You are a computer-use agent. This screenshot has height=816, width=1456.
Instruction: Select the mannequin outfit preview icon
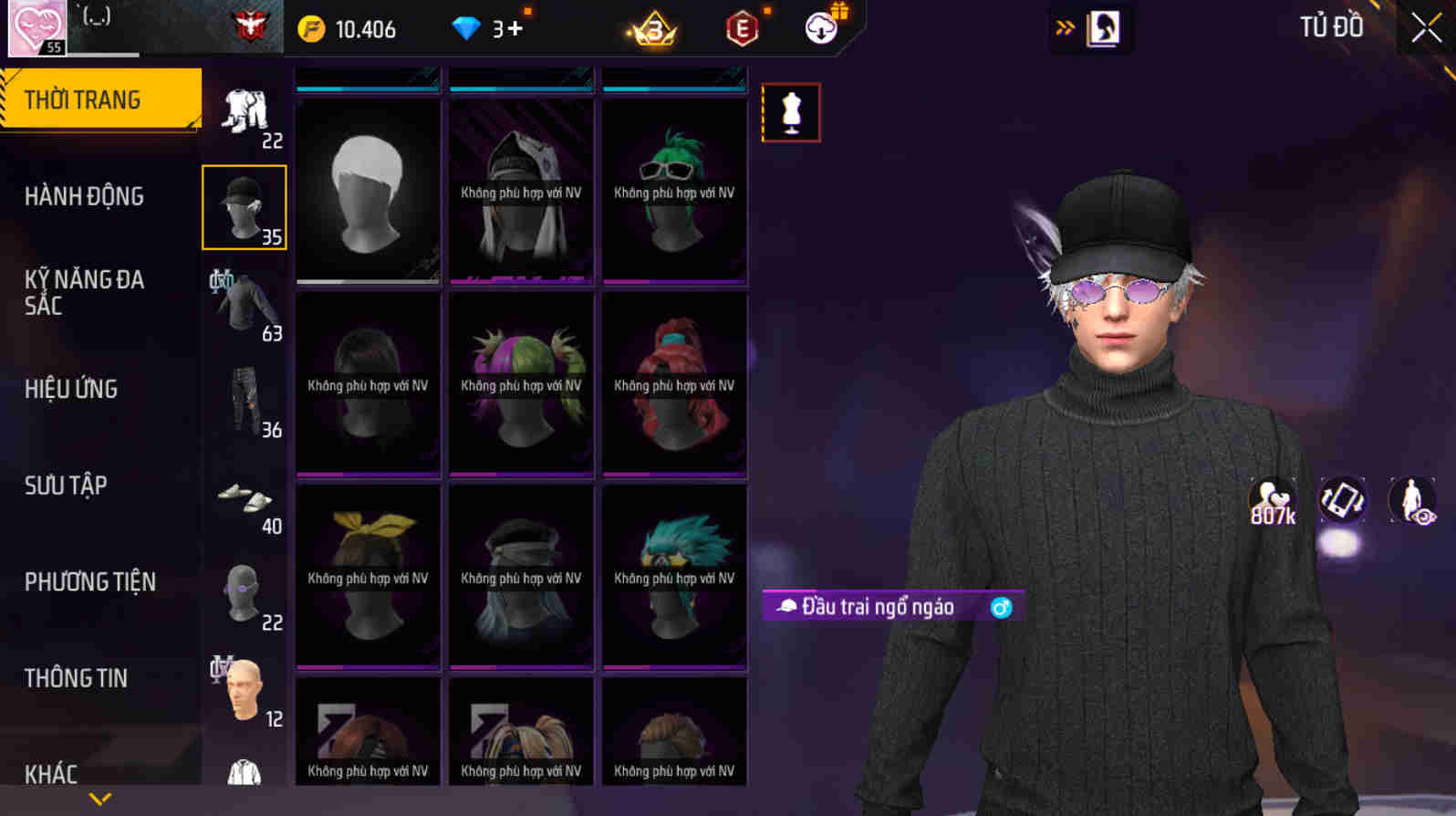coord(790,113)
